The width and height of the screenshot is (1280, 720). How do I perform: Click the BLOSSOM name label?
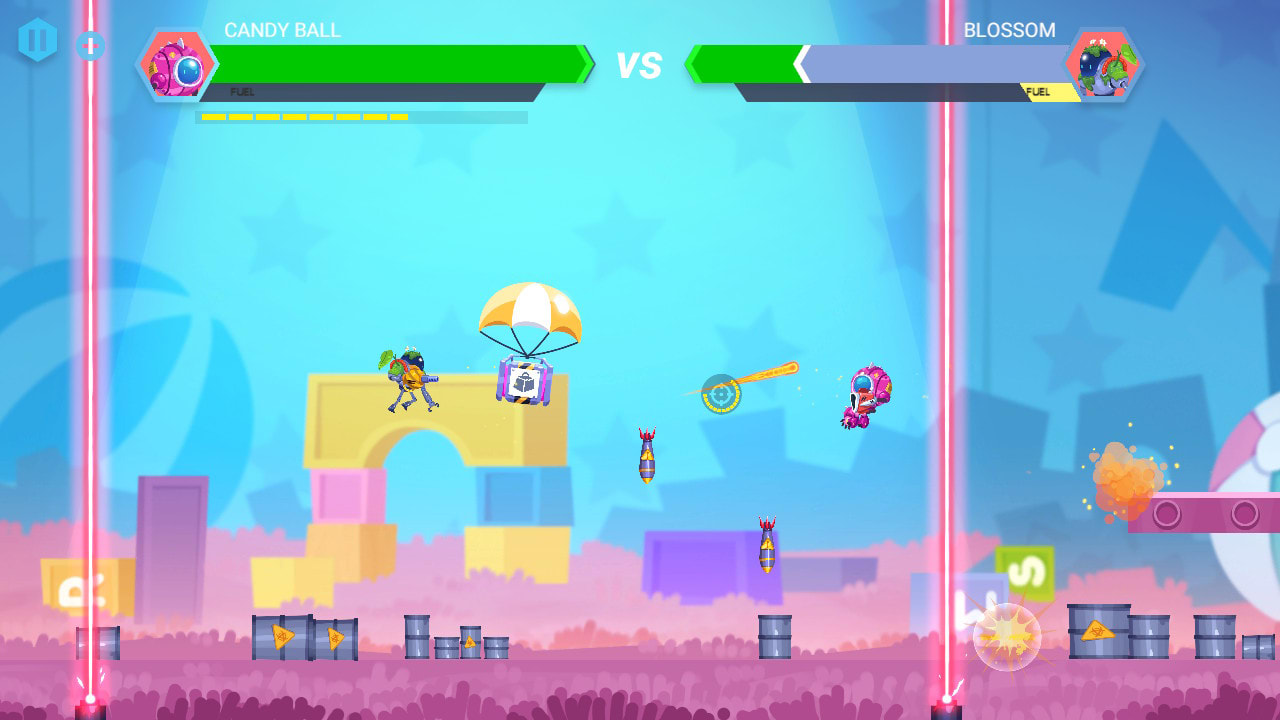click(x=1012, y=30)
